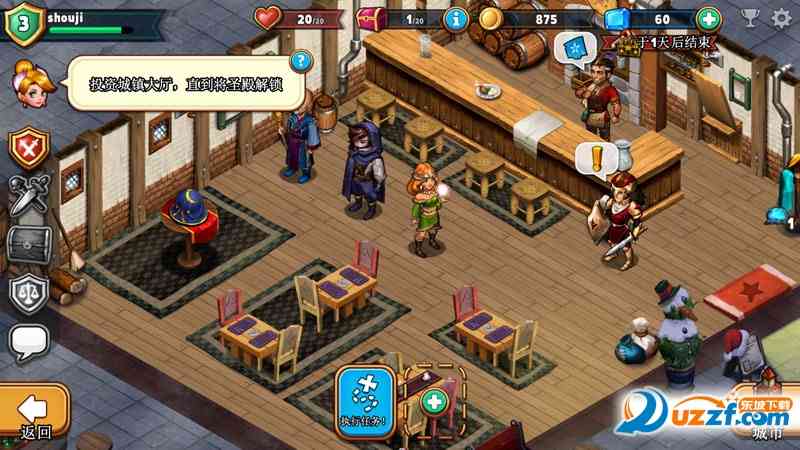
Task: Open the balance scales shield icon
Action: pyautogui.click(x=29, y=293)
